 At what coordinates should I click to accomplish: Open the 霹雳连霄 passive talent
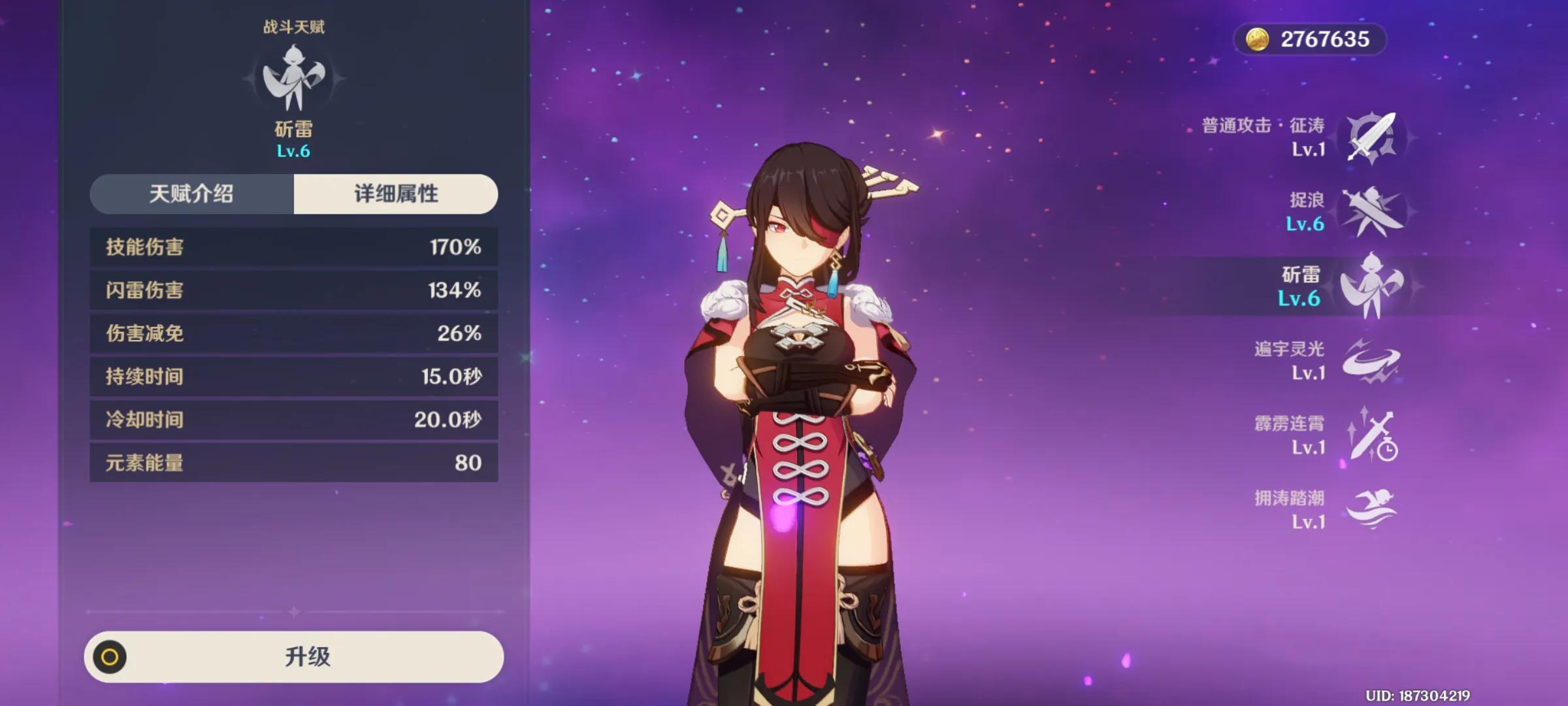click(1371, 435)
